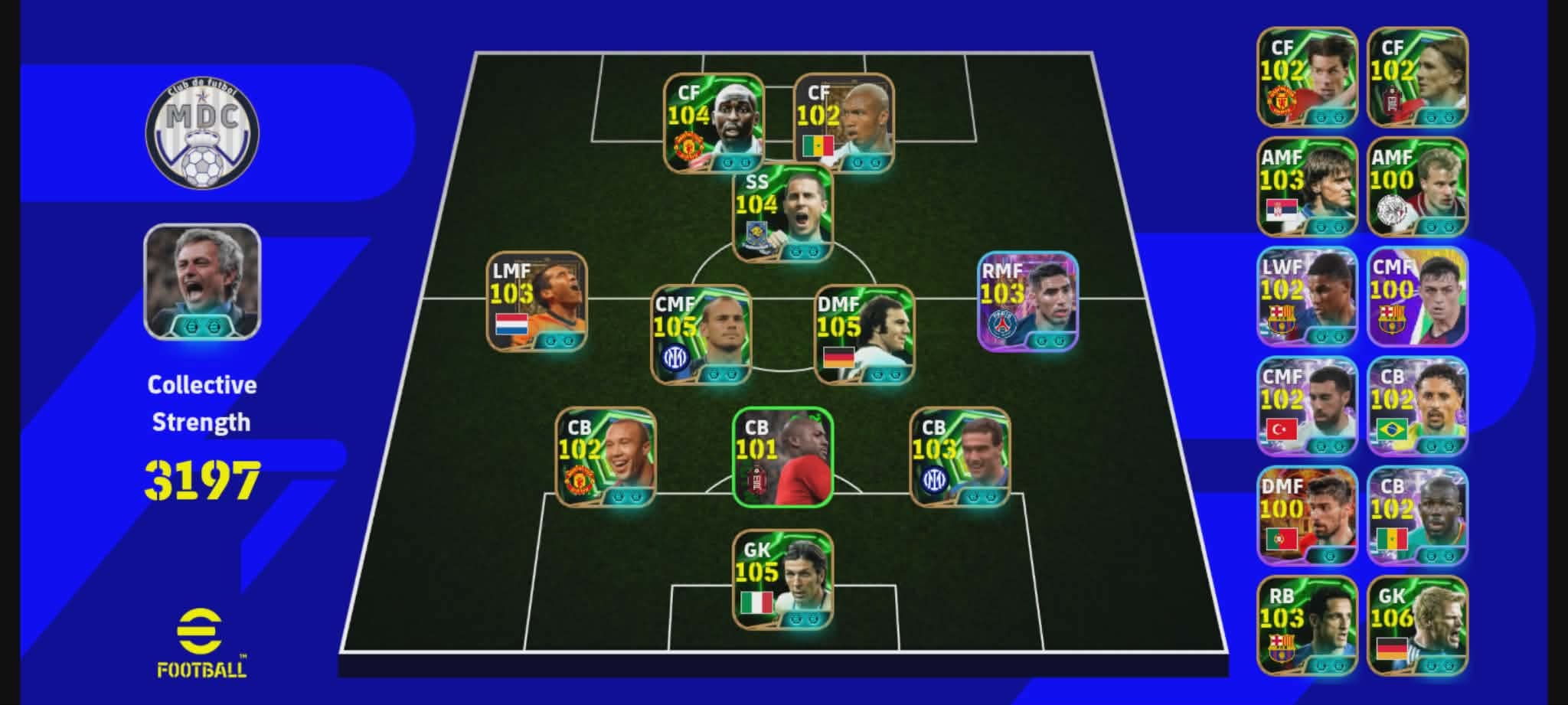
Task: Select the RMF 103 purple card
Action: click(x=1027, y=302)
